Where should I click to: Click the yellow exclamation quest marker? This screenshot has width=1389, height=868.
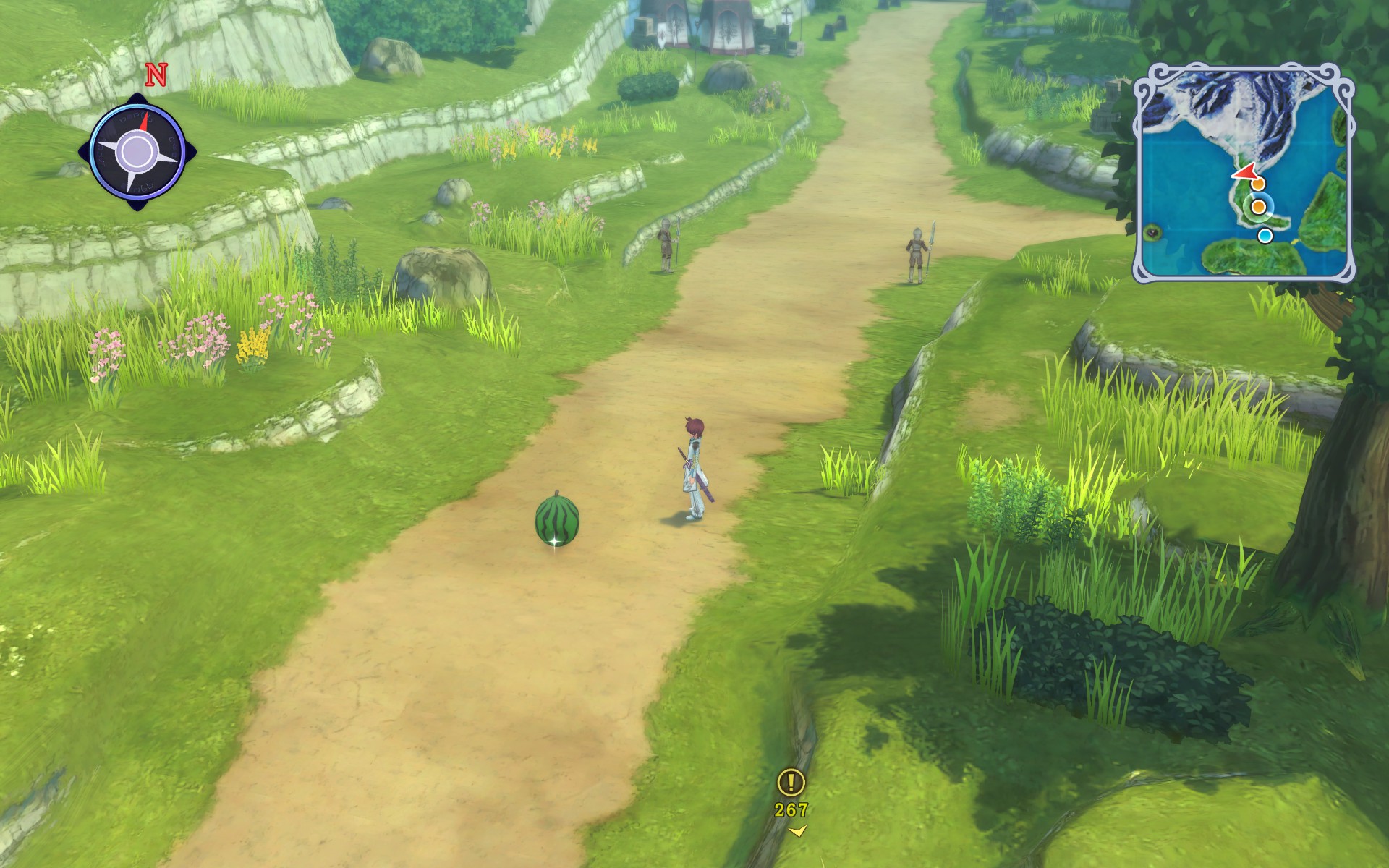[x=791, y=782]
